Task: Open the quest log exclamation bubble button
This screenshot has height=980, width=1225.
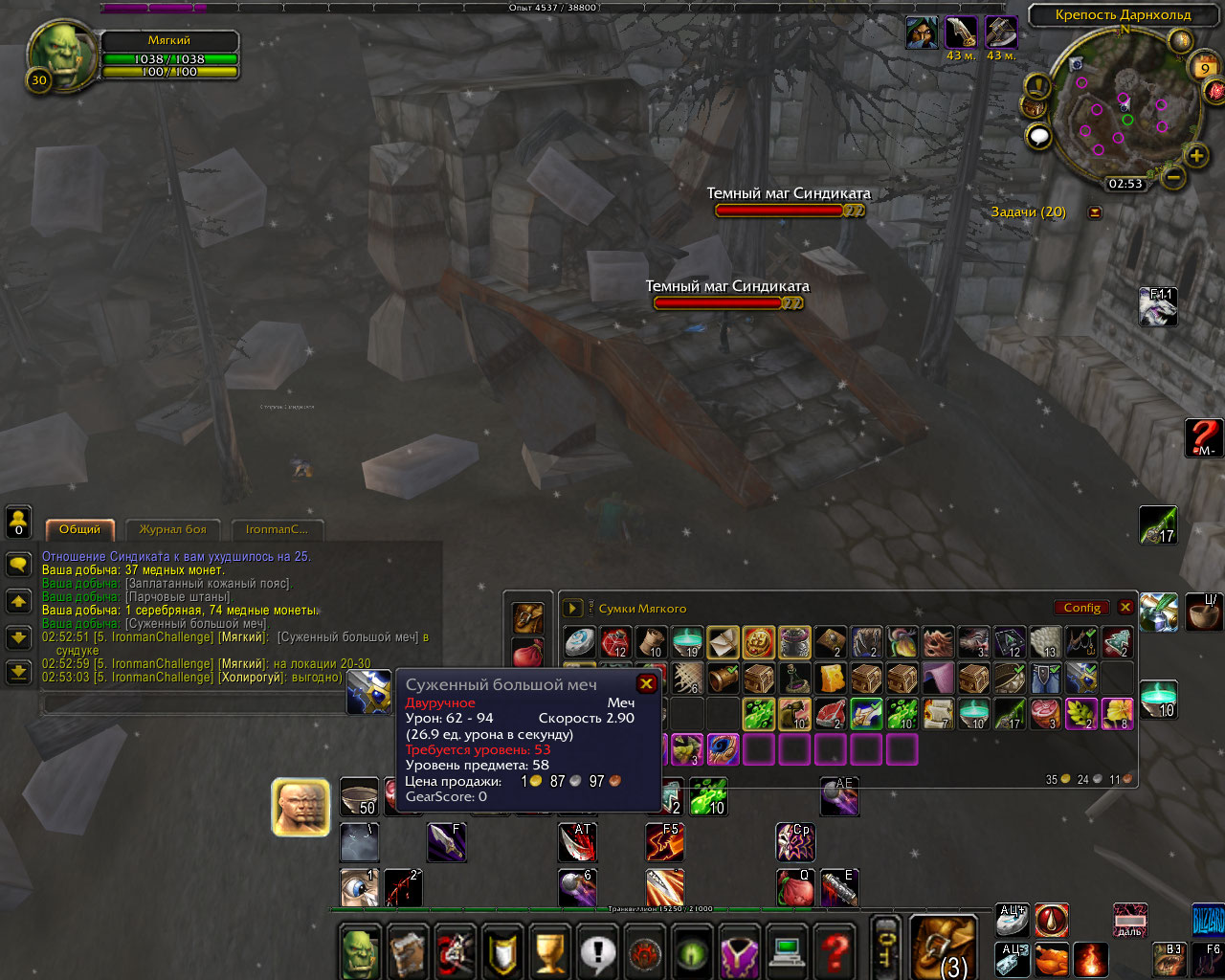Action: tap(598, 951)
